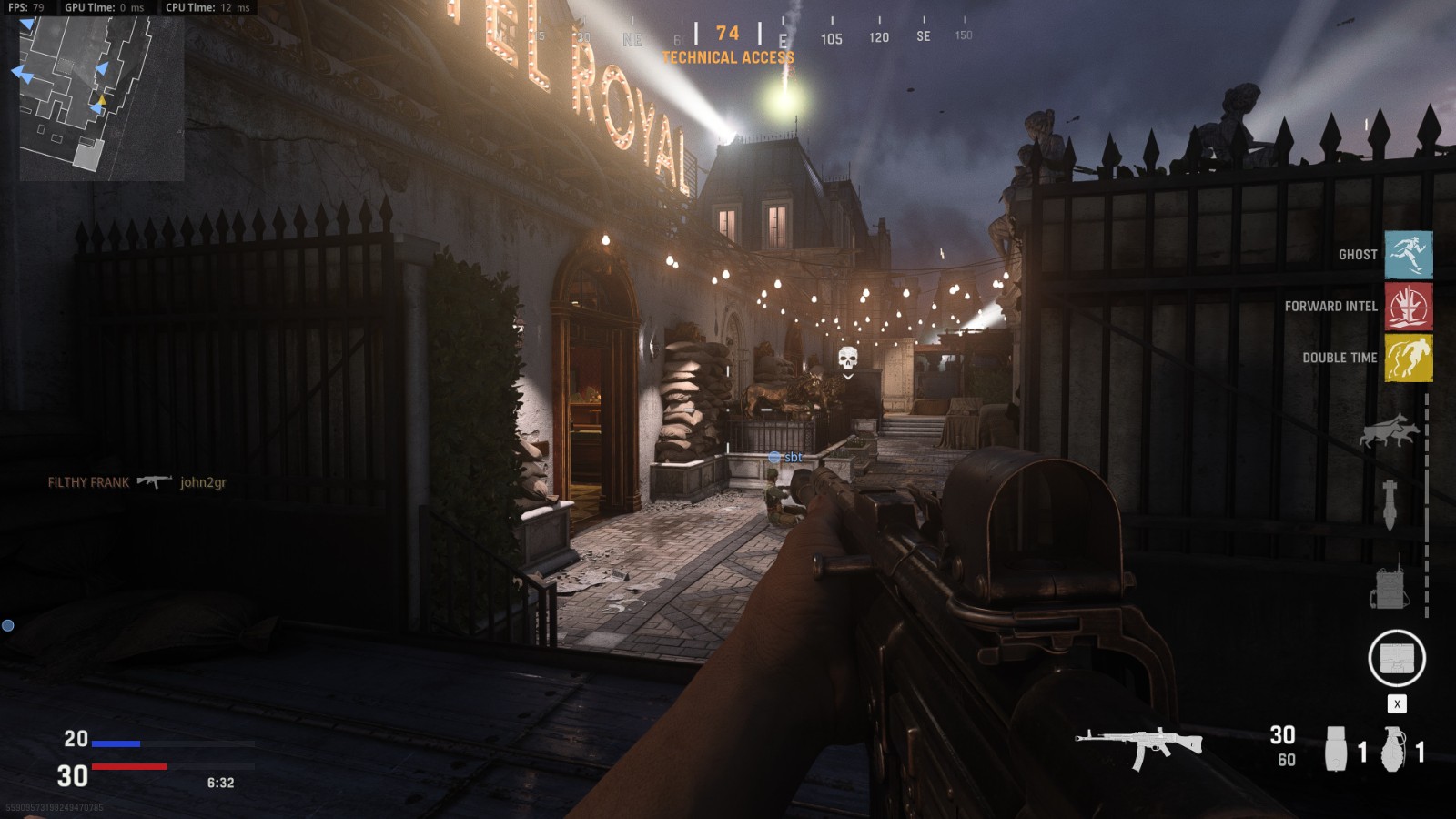Screen dimensions: 1456x819
Task: Select the Double Time perk icon
Action: (1408, 358)
